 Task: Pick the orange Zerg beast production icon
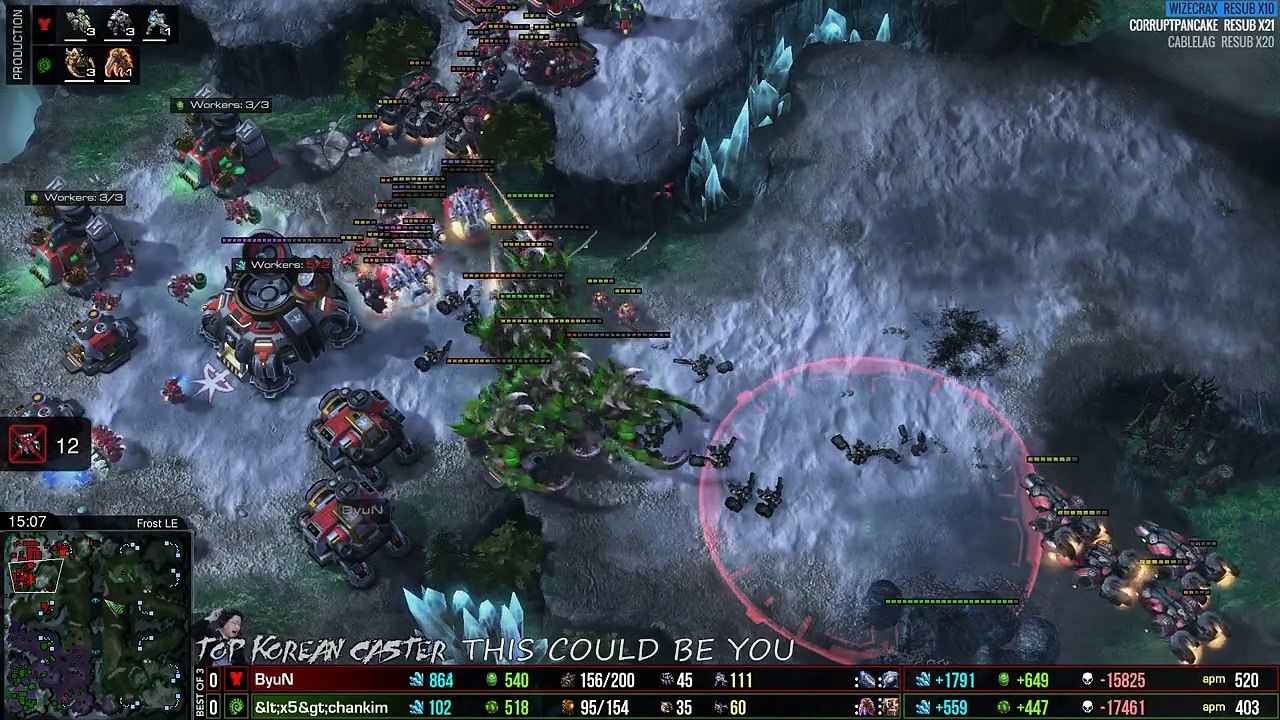coord(119,65)
